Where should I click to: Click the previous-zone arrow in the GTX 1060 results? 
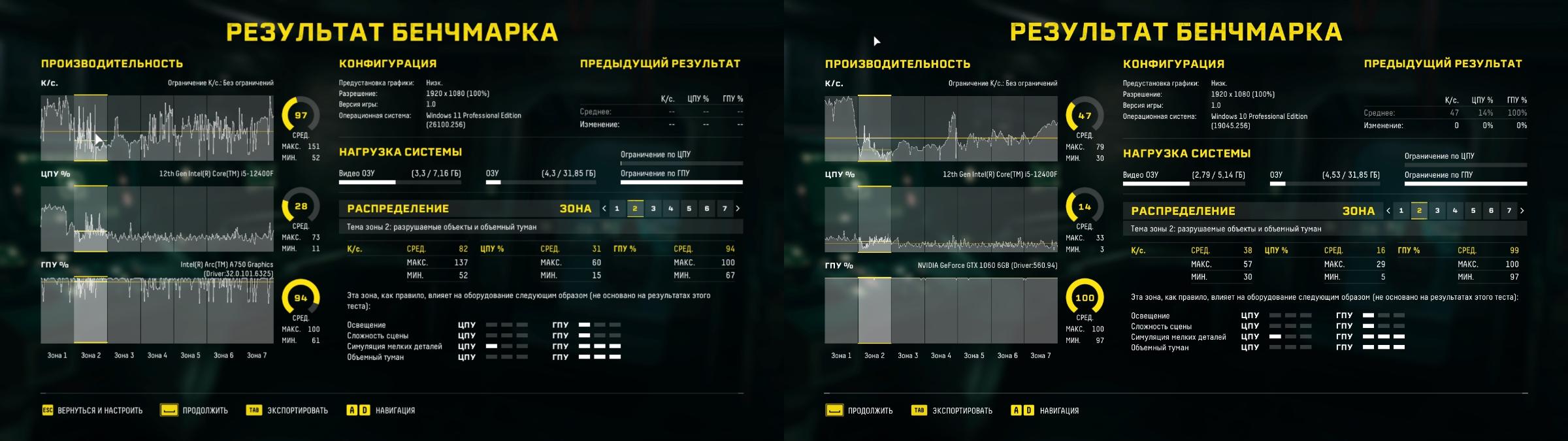1388,210
